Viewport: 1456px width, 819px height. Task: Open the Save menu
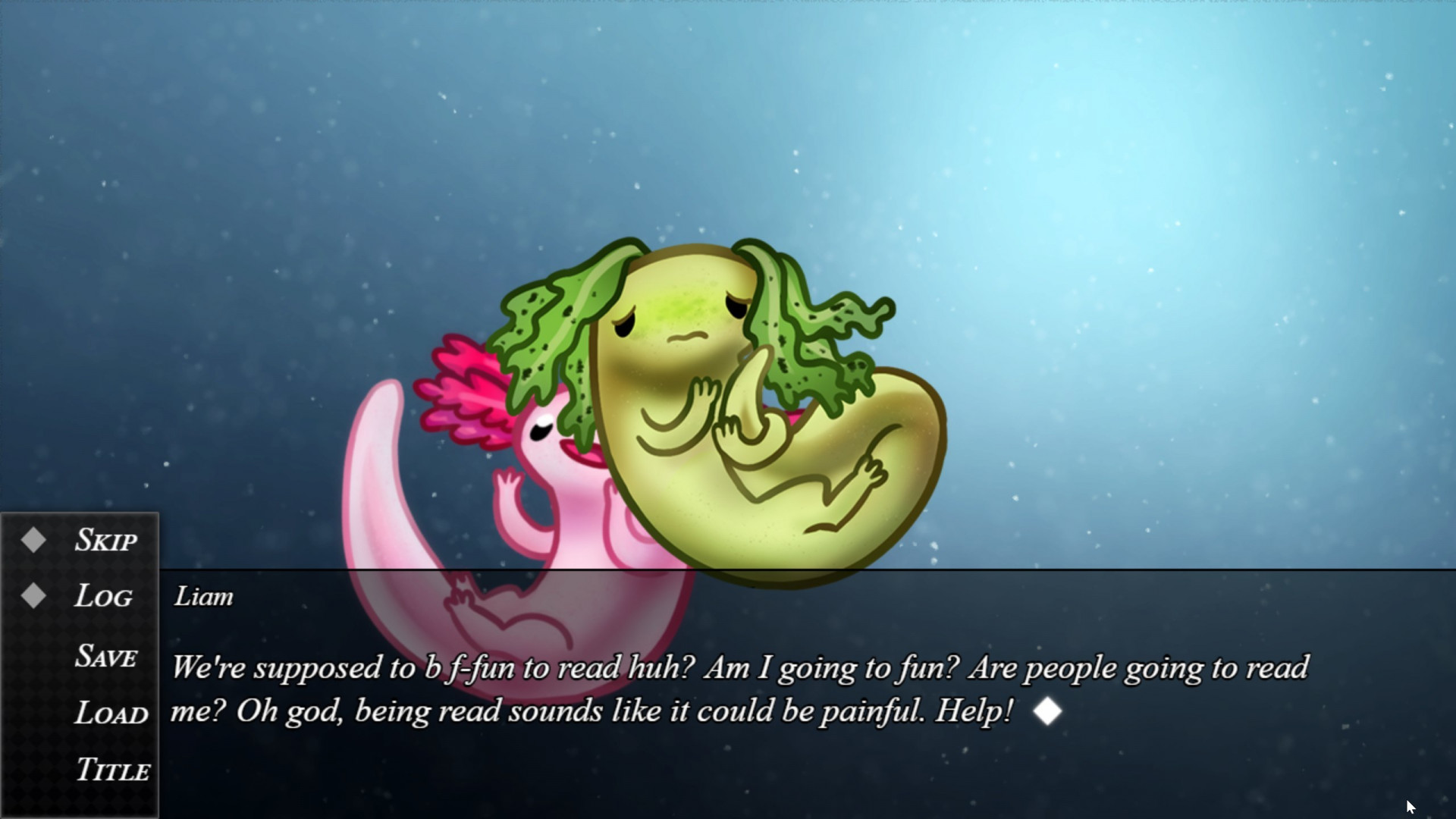(107, 657)
